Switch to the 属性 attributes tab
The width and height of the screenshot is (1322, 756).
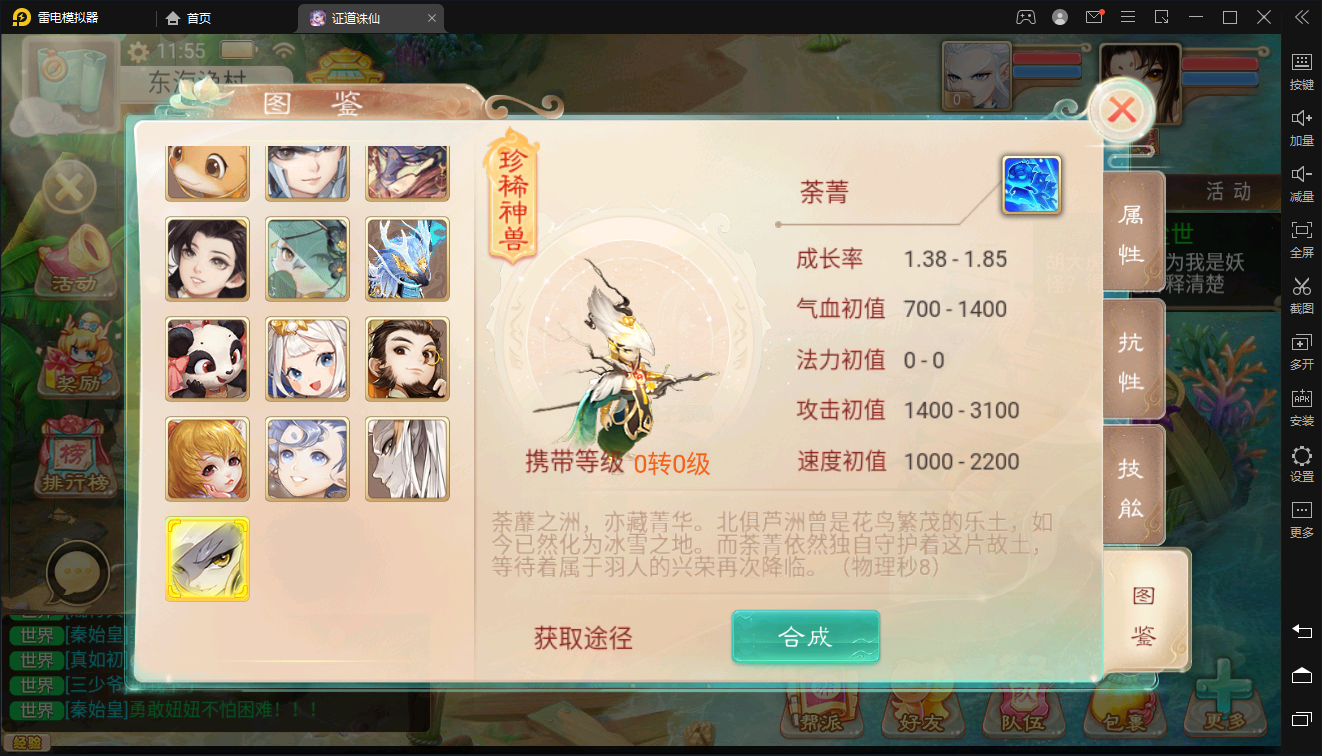(x=1133, y=232)
